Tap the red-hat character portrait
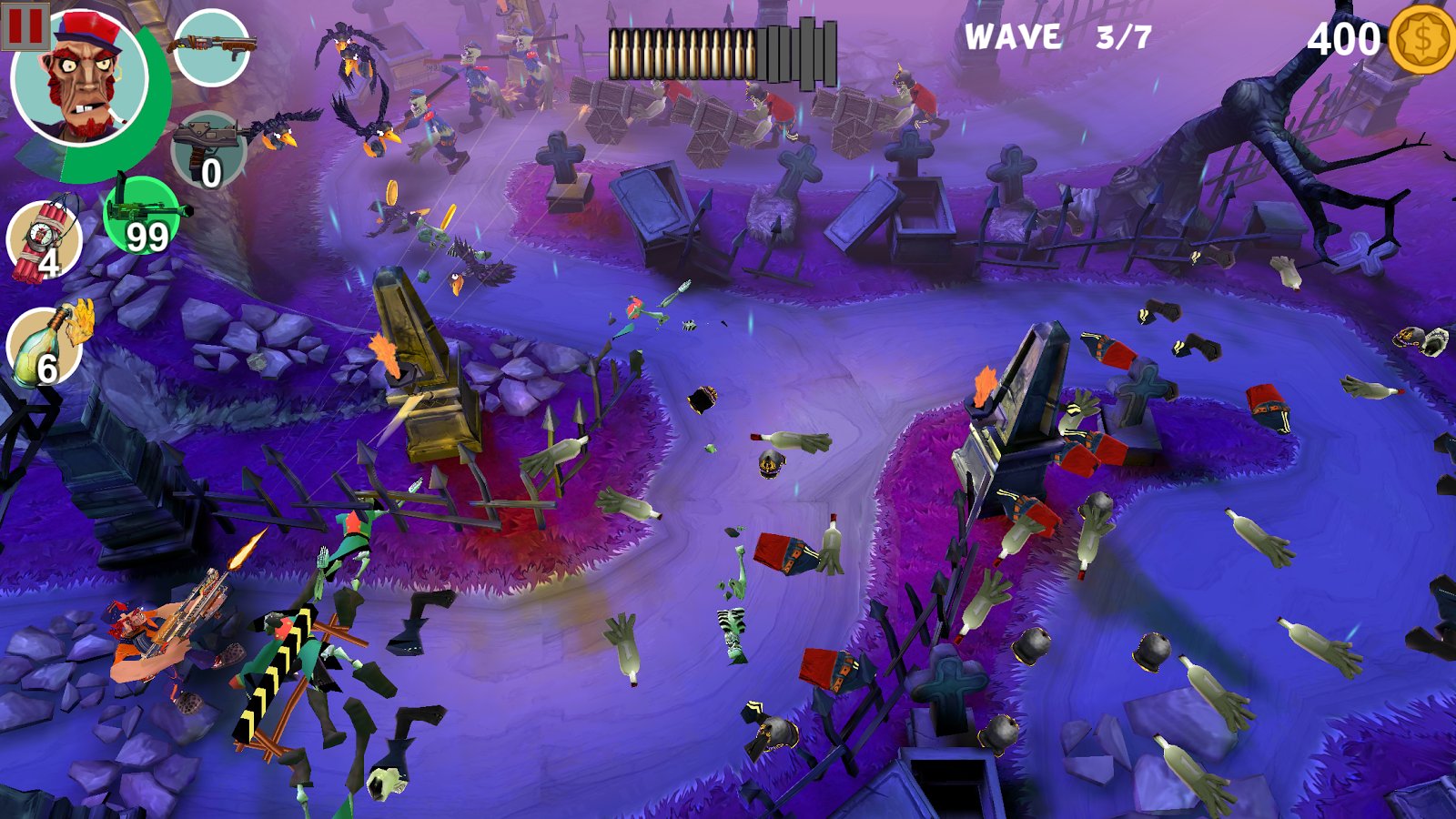This screenshot has height=819, width=1456. (x=82, y=80)
